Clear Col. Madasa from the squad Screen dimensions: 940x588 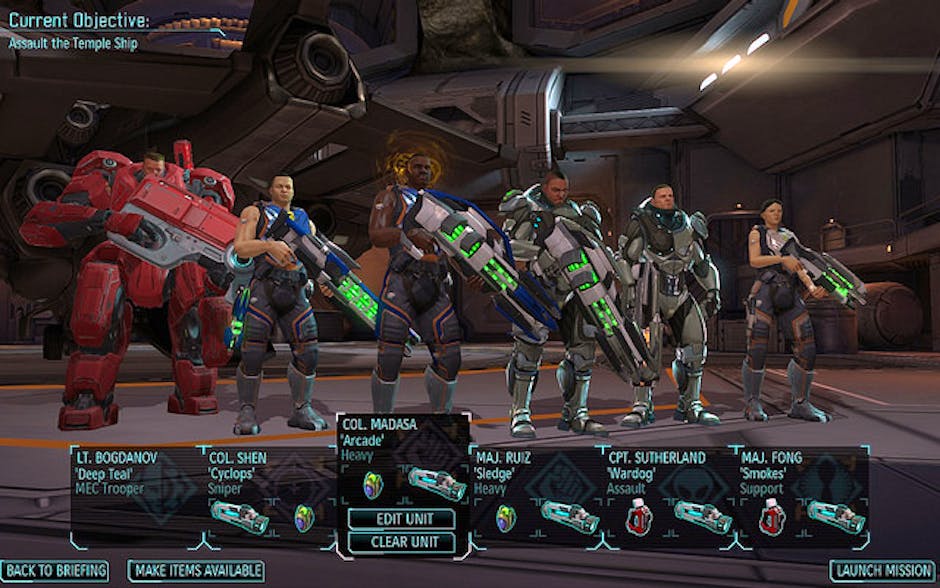pyautogui.click(x=402, y=543)
